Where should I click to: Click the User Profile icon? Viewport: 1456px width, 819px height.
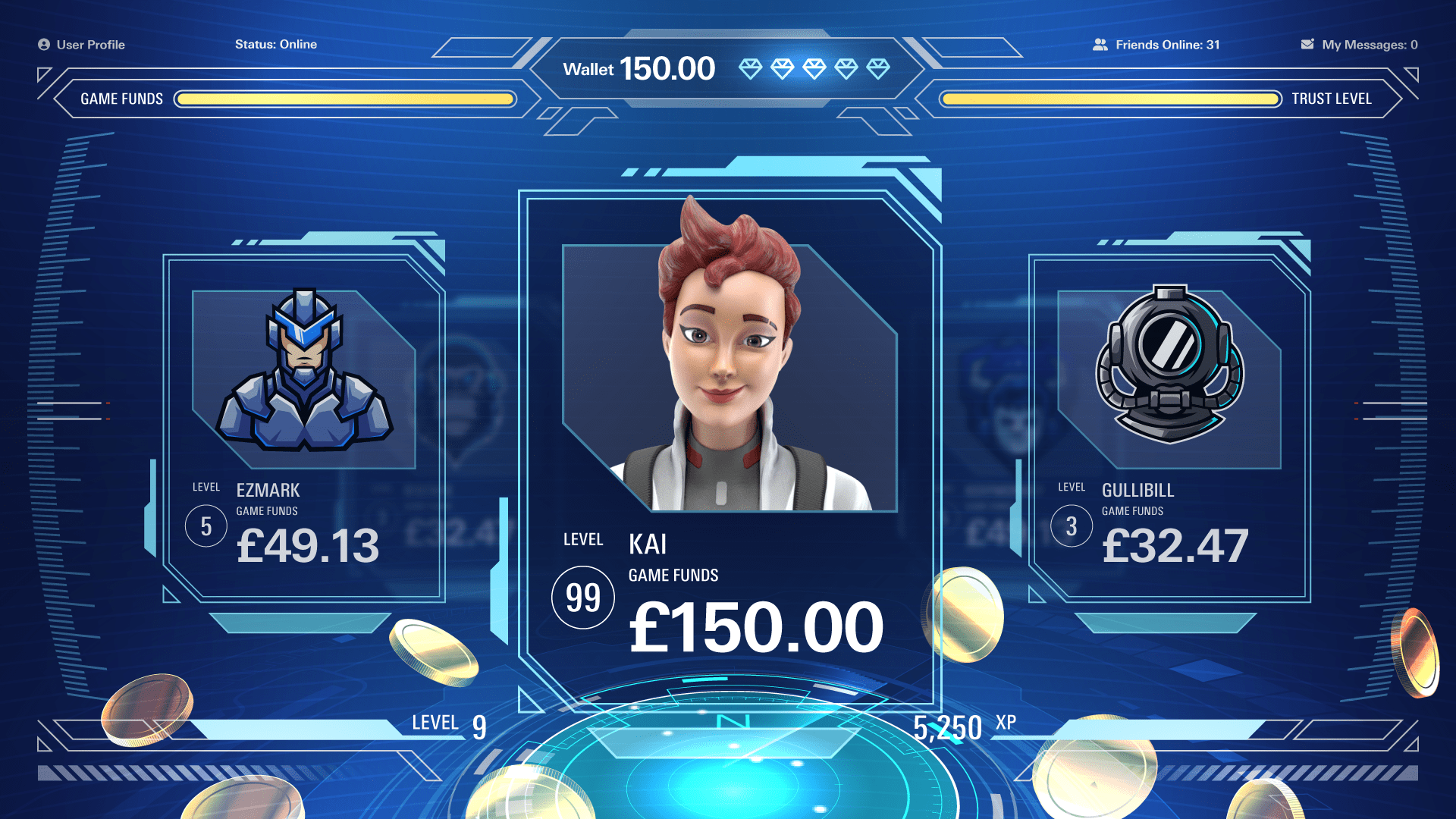click(44, 45)
